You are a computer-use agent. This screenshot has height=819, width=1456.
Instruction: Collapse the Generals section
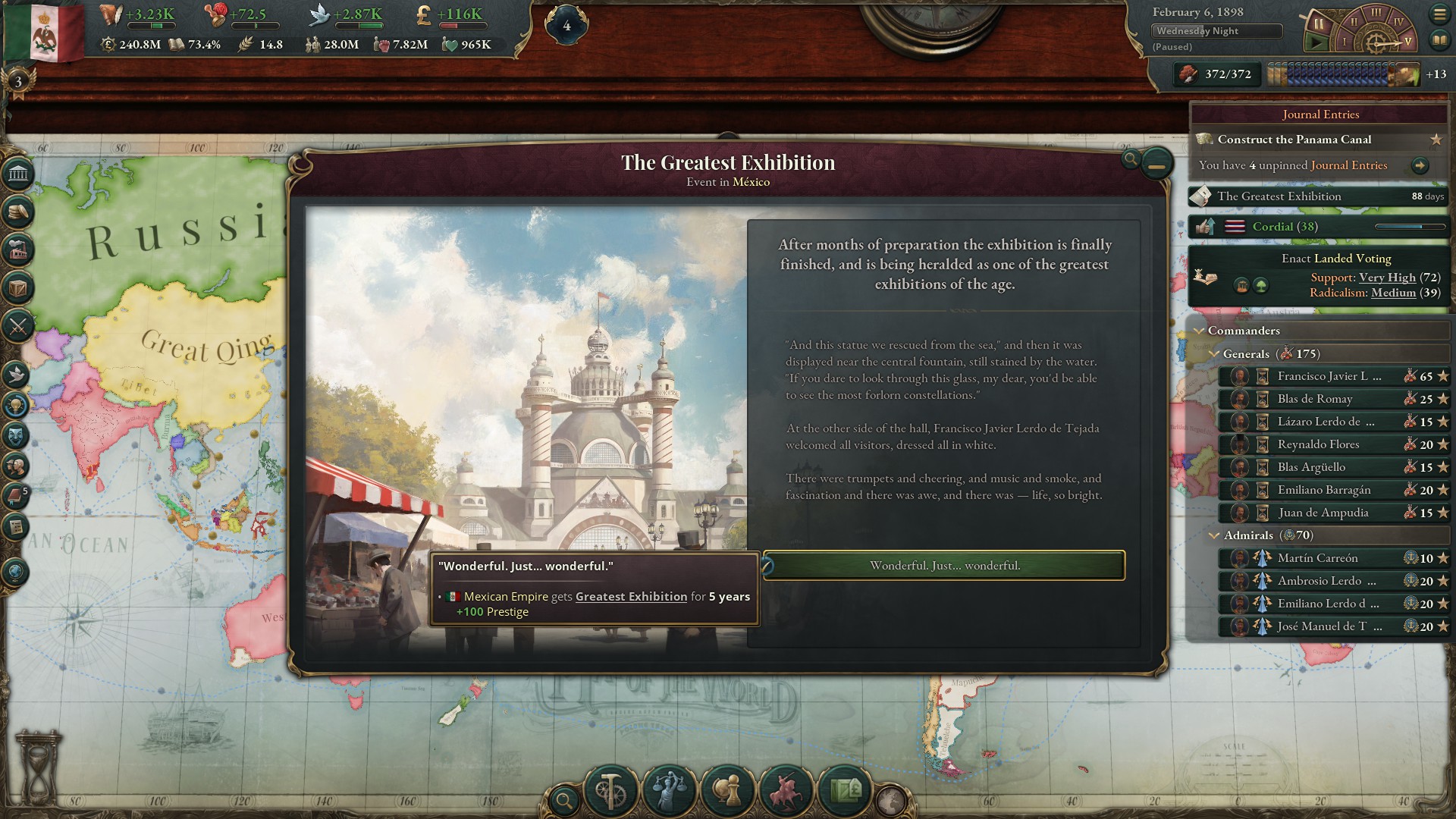coord(1214,354)
